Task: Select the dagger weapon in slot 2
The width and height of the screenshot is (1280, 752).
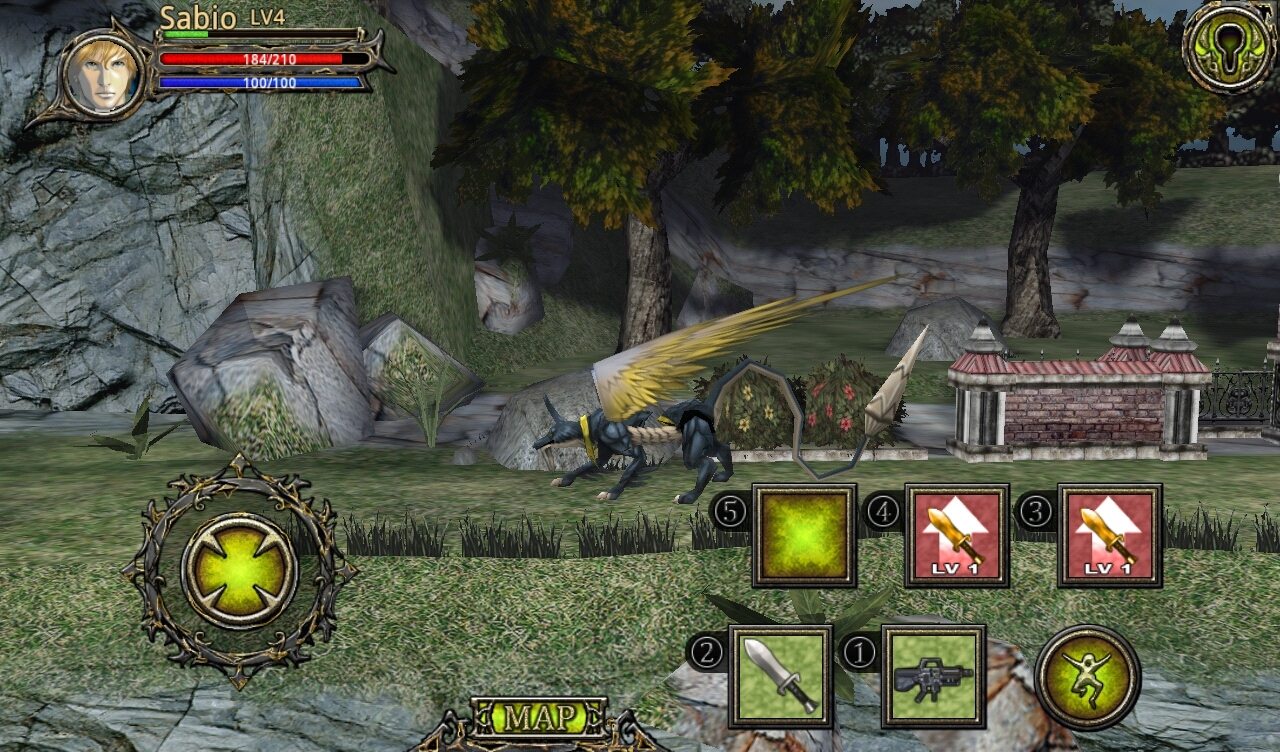Action: point(780,677)
